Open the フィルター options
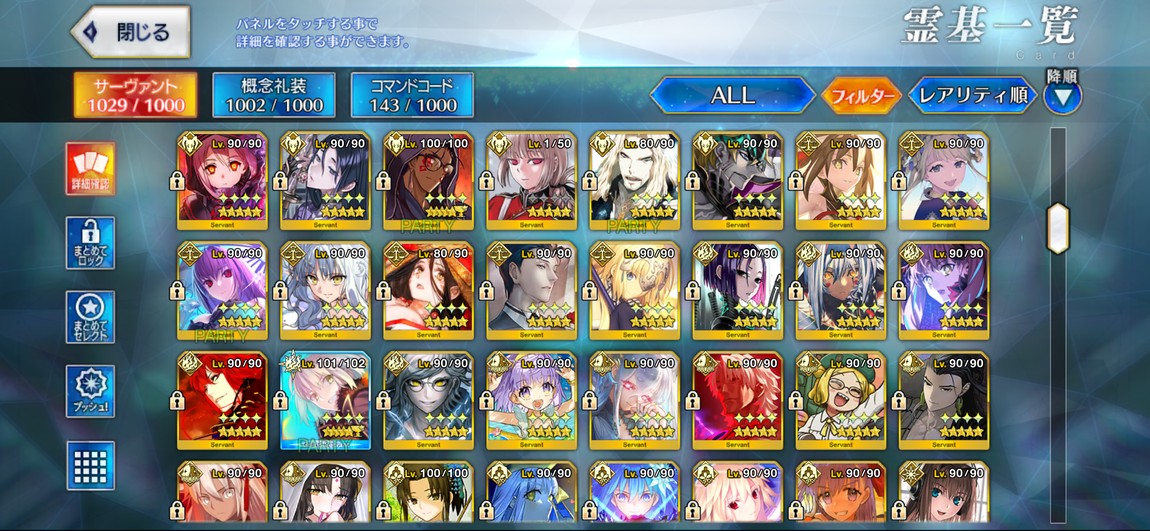This screenshot has height=531, width=1150. (860, 96)
